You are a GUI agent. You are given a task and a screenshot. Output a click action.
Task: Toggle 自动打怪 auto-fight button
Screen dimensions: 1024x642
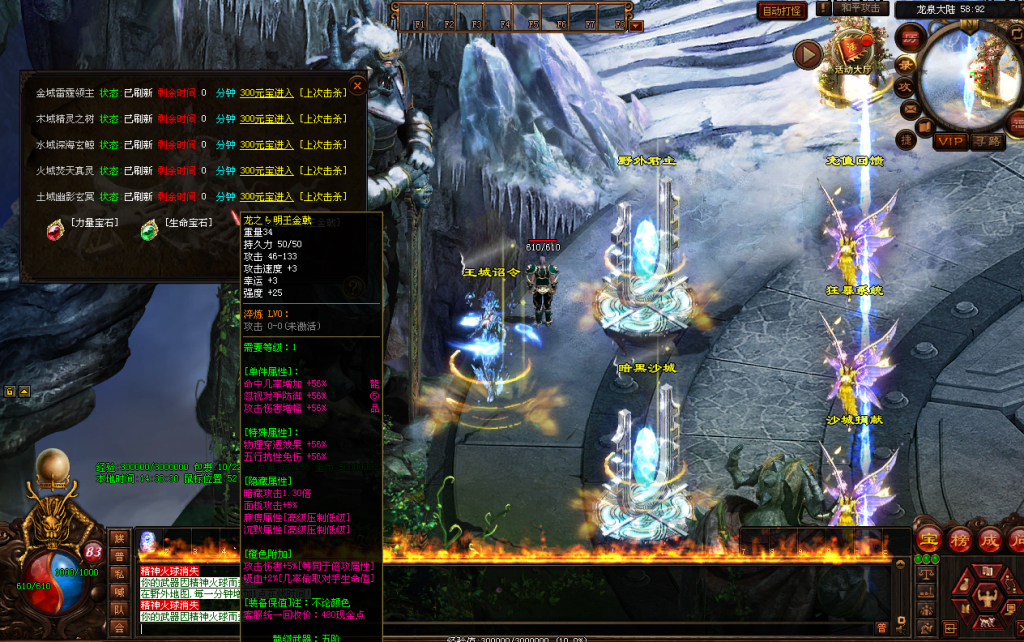coord(782,11)
